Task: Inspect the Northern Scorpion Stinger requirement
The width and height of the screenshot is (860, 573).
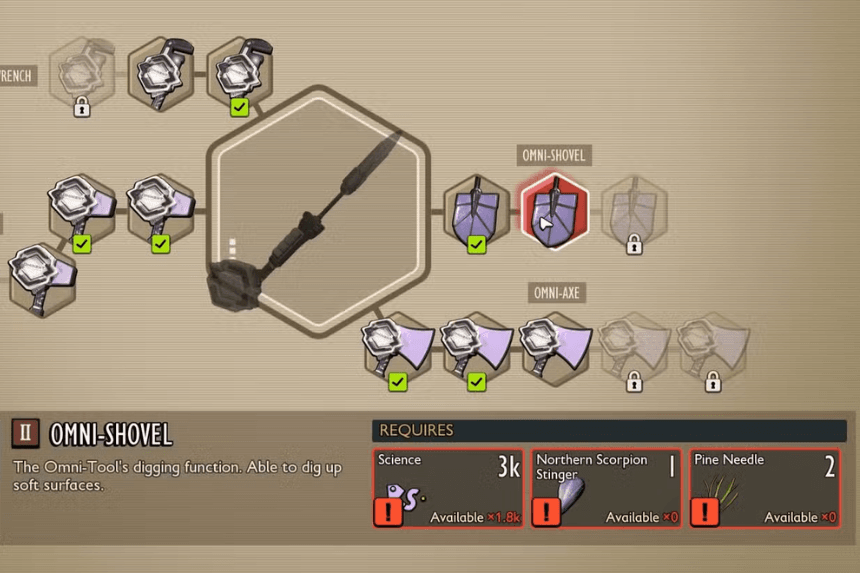Action: pyautogui.click(x=607, y=488)
